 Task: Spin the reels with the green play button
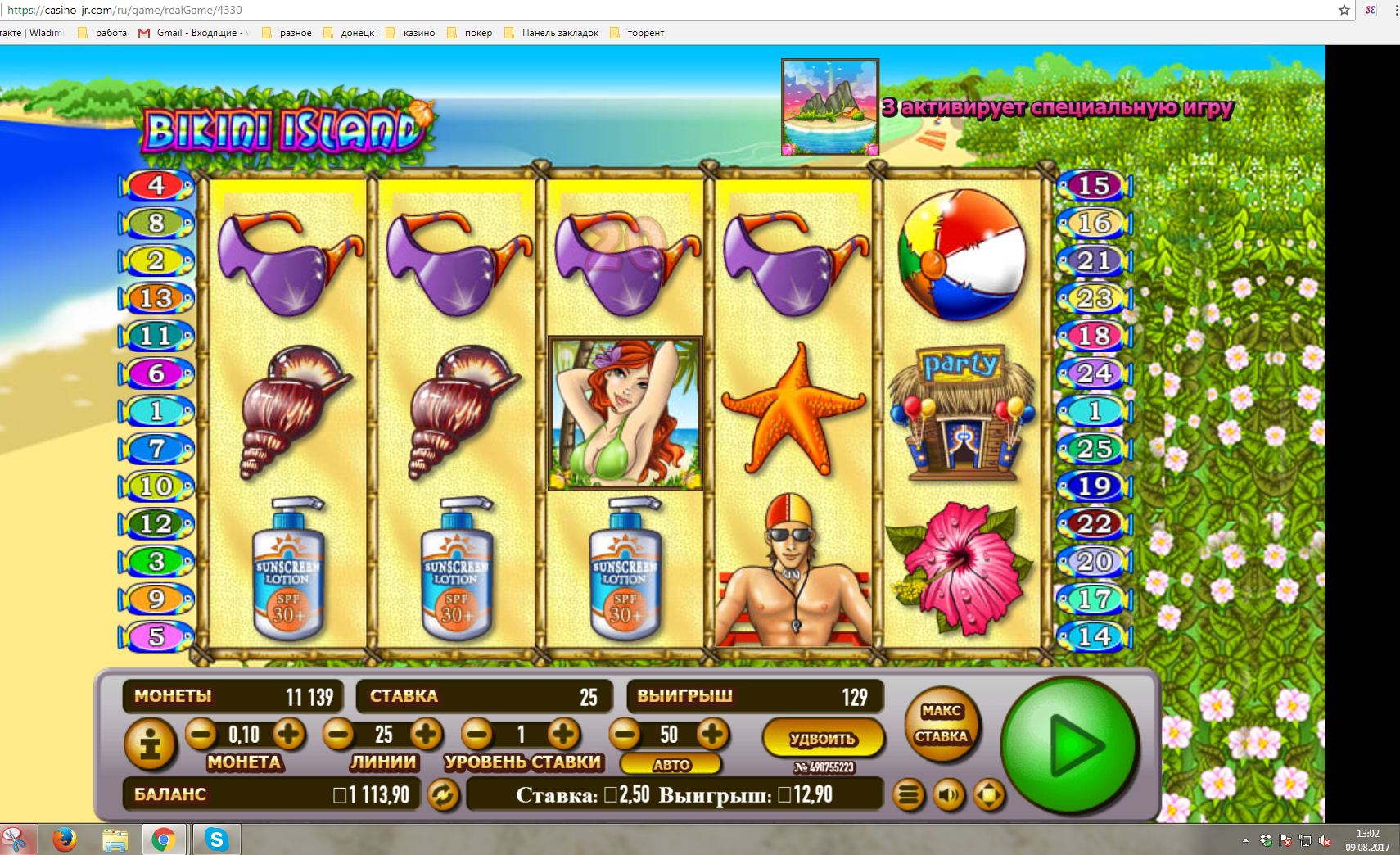(1070, 744)
